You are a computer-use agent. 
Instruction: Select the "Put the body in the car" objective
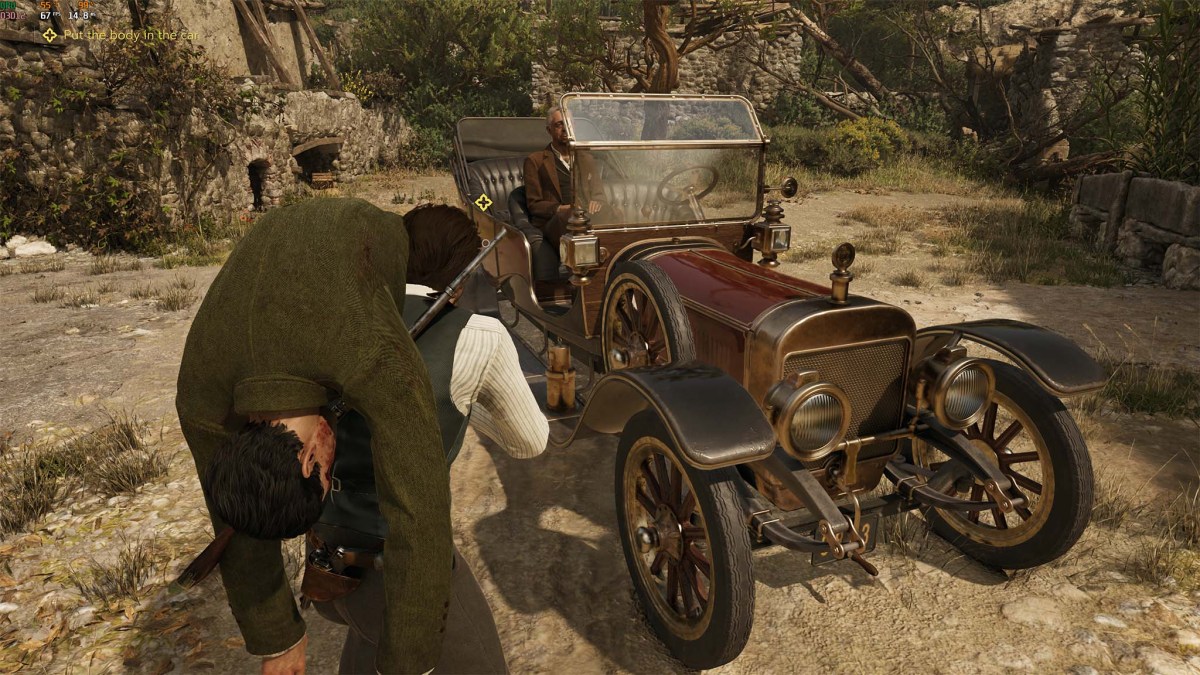click(x=130, y=35)
